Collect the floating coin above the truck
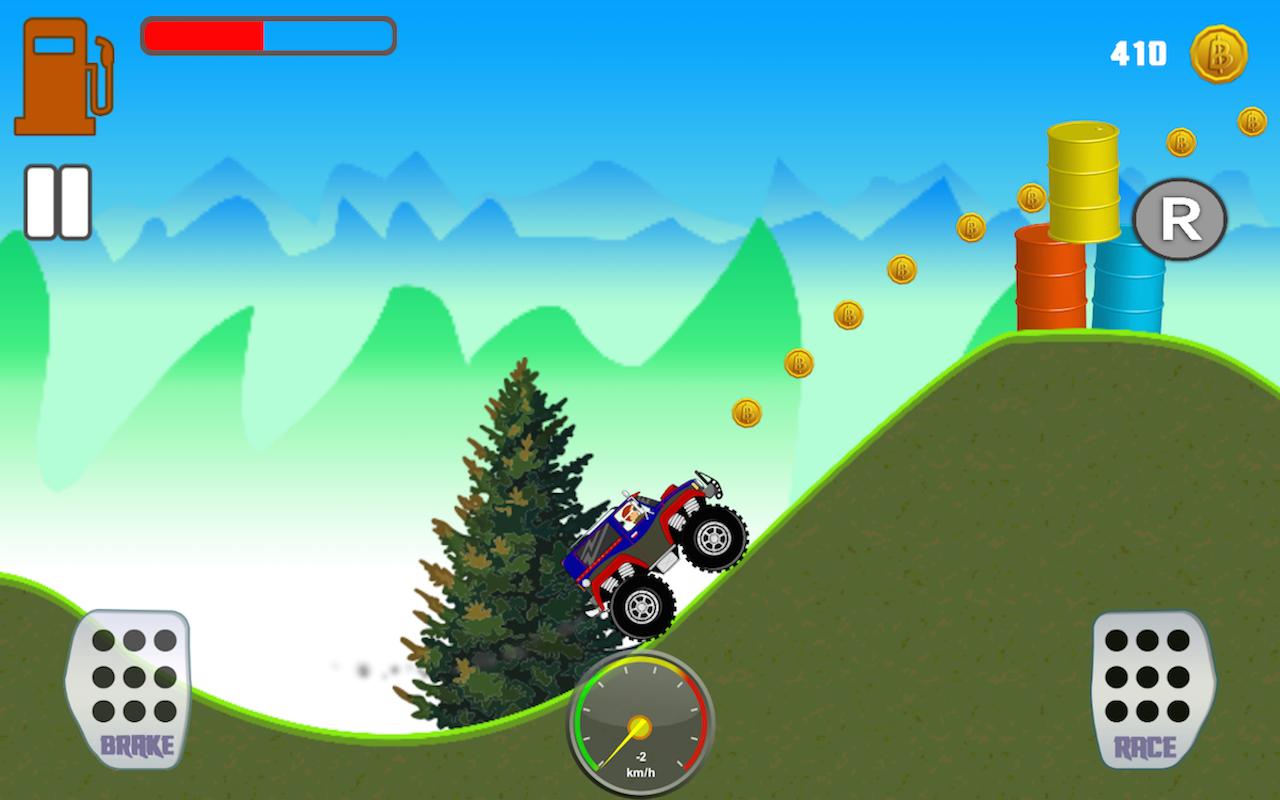 click(749, 412)
